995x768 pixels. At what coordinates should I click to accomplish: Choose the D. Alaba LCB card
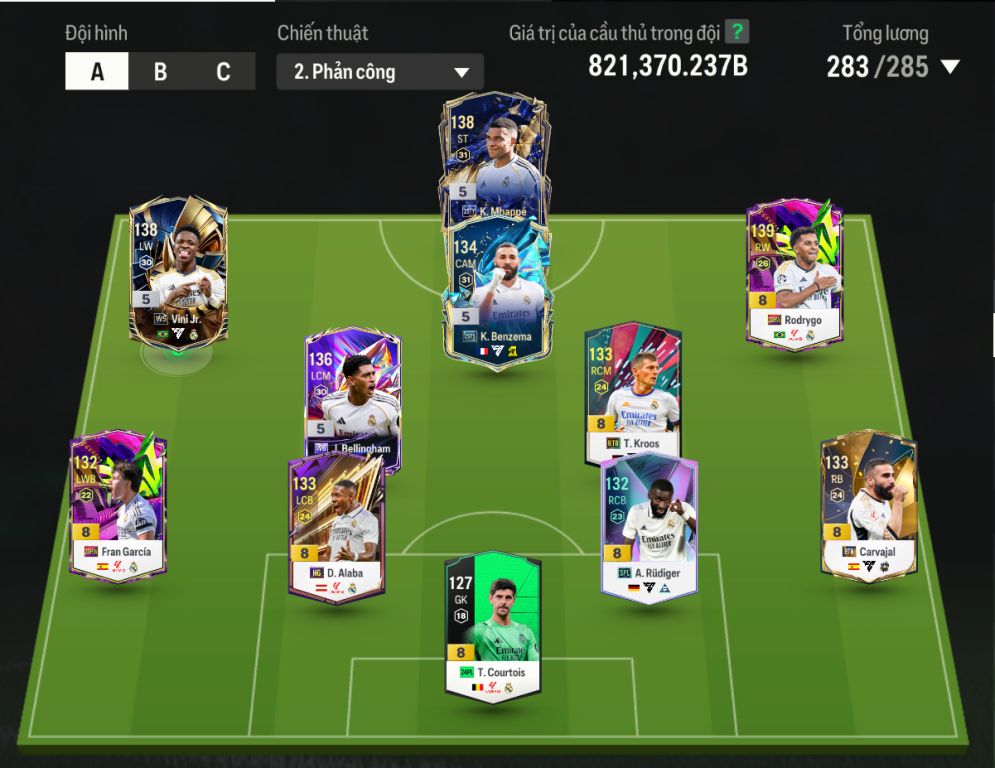pos(335,528)
